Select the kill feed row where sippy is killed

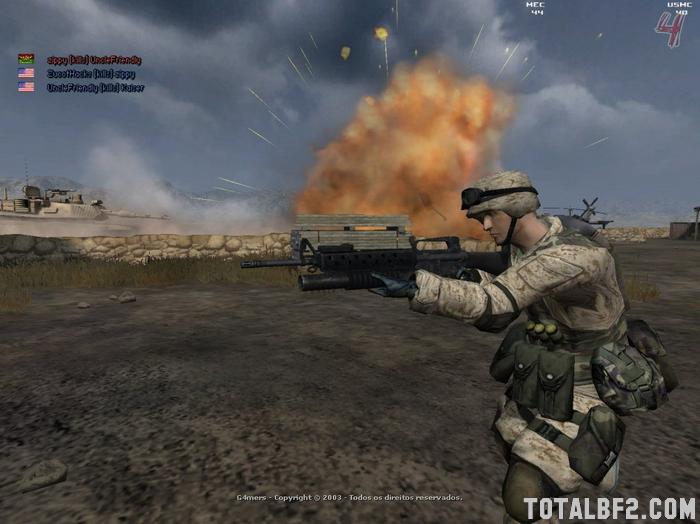click(x=90, y=74)
